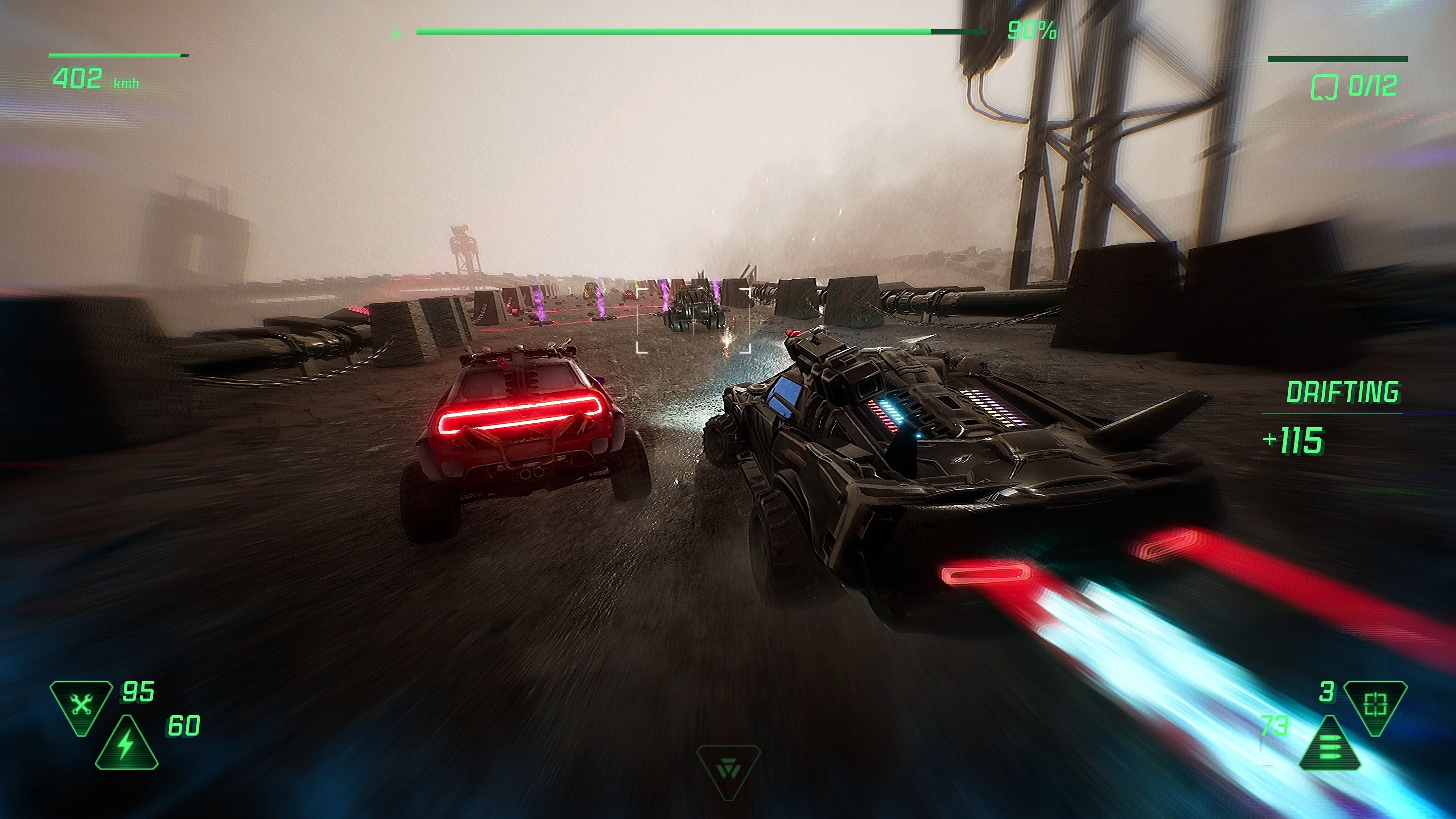The width and height of the screenshot is (1456, 819).
Task: Select the triangular marker beside the progress bar
Action: [x=397, y=31]
